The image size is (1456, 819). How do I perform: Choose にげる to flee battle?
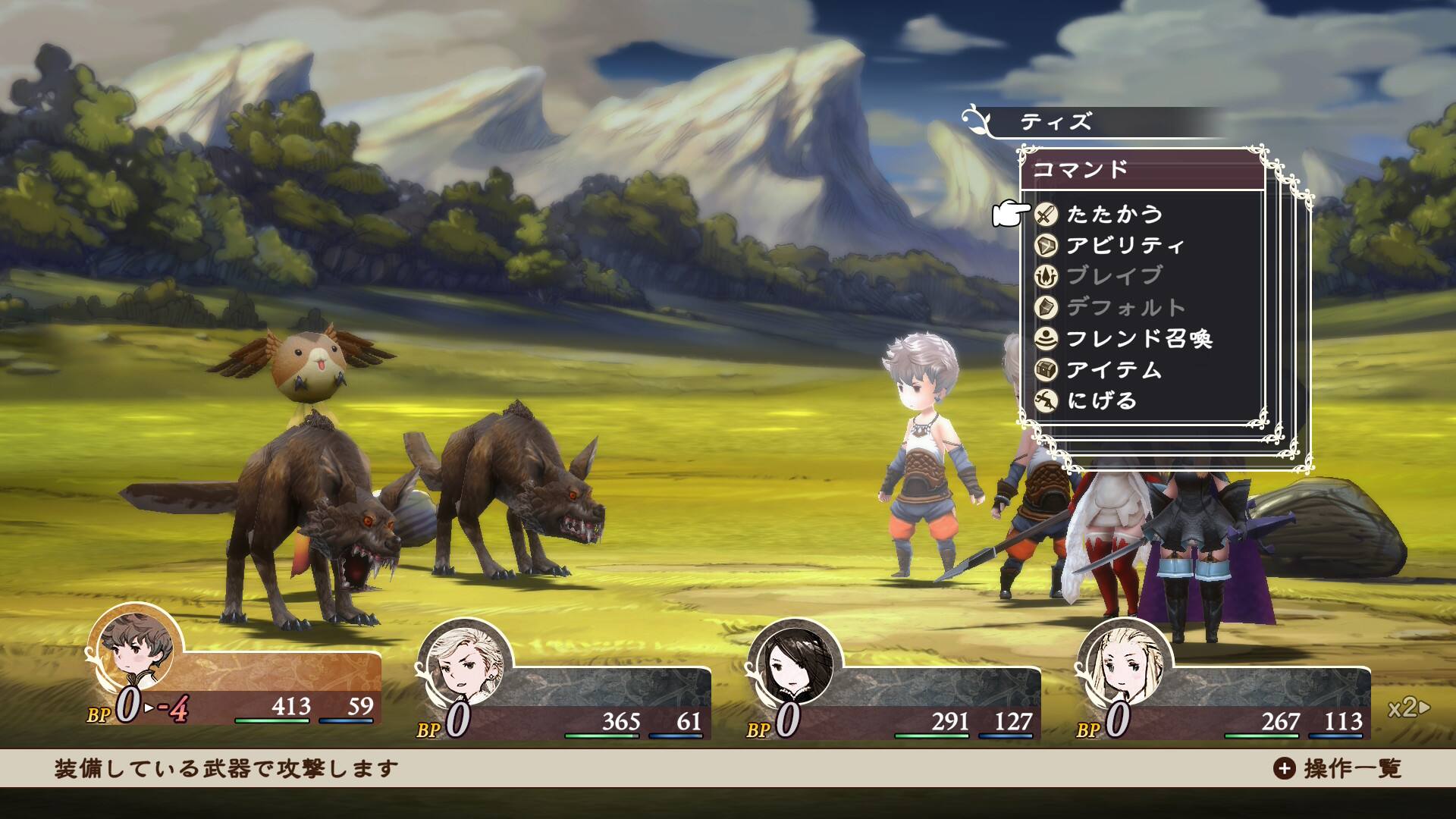1101,400
